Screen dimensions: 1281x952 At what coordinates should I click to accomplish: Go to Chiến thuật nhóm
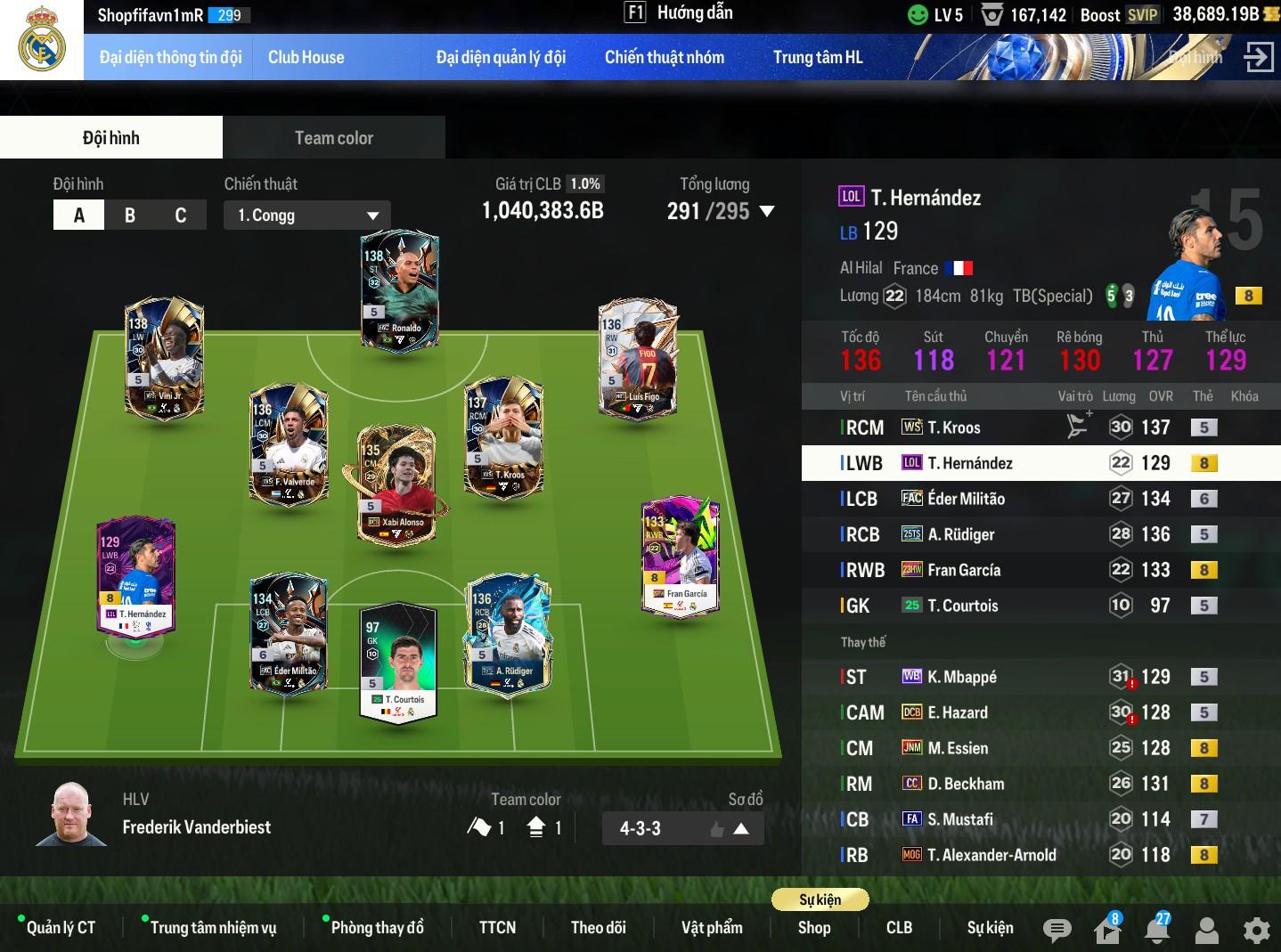[664, 58]
